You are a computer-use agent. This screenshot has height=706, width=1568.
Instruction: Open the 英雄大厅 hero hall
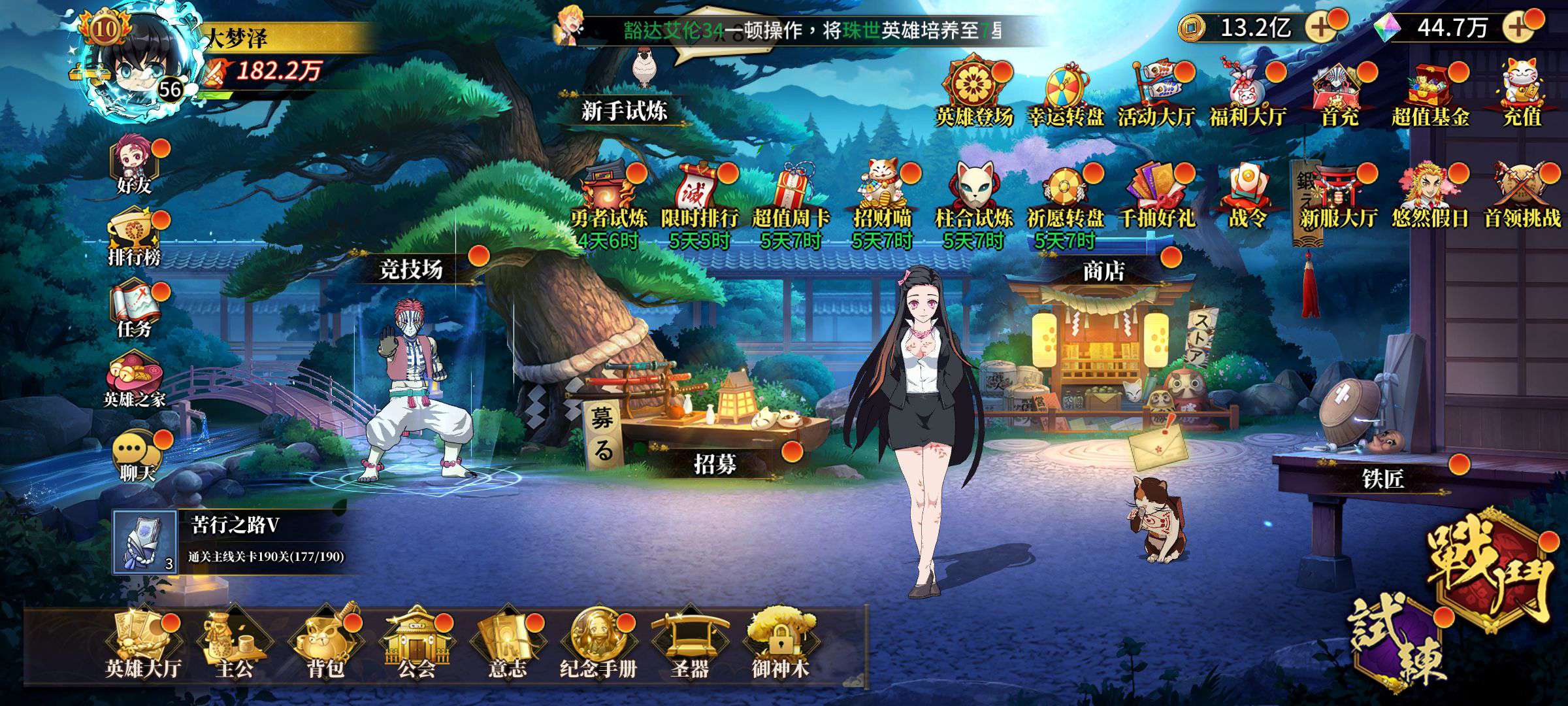(142, 643)
